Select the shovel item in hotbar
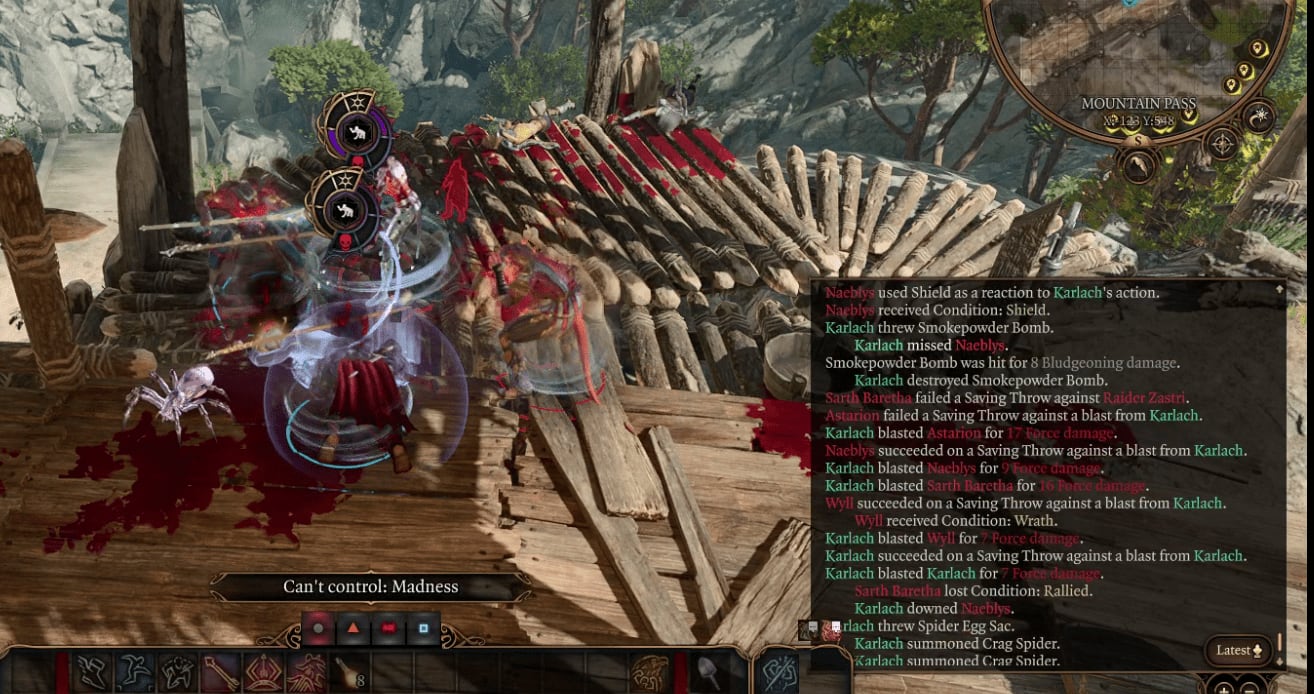The height and width of the screenshot is (694, 1314). coord(707,673)
